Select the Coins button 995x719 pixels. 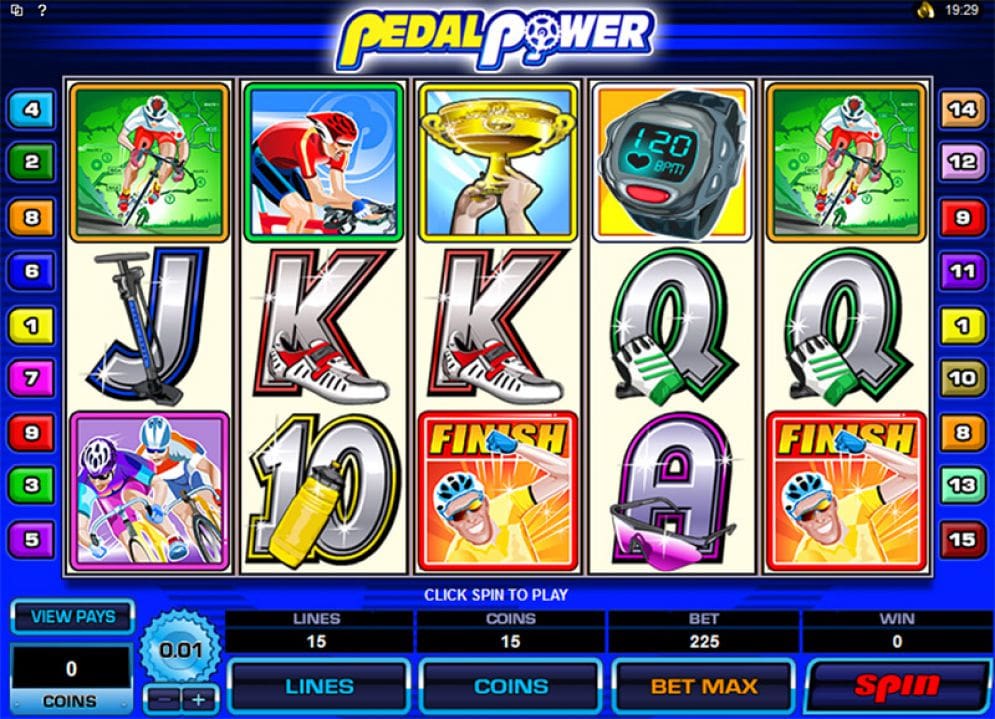511,686
